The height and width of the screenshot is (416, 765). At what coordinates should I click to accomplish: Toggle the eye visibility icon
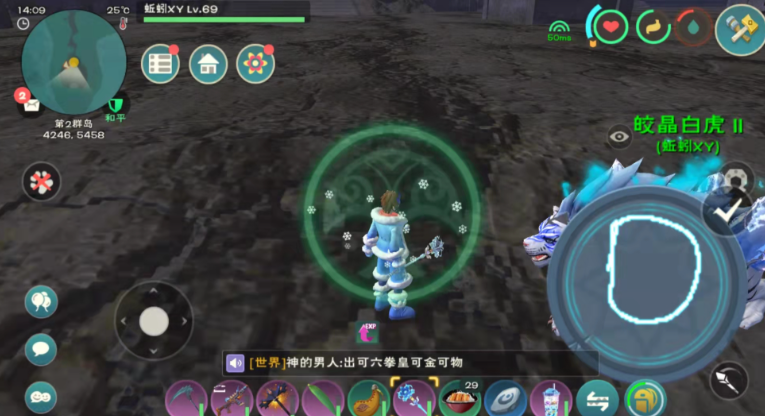tap(619, 138)
